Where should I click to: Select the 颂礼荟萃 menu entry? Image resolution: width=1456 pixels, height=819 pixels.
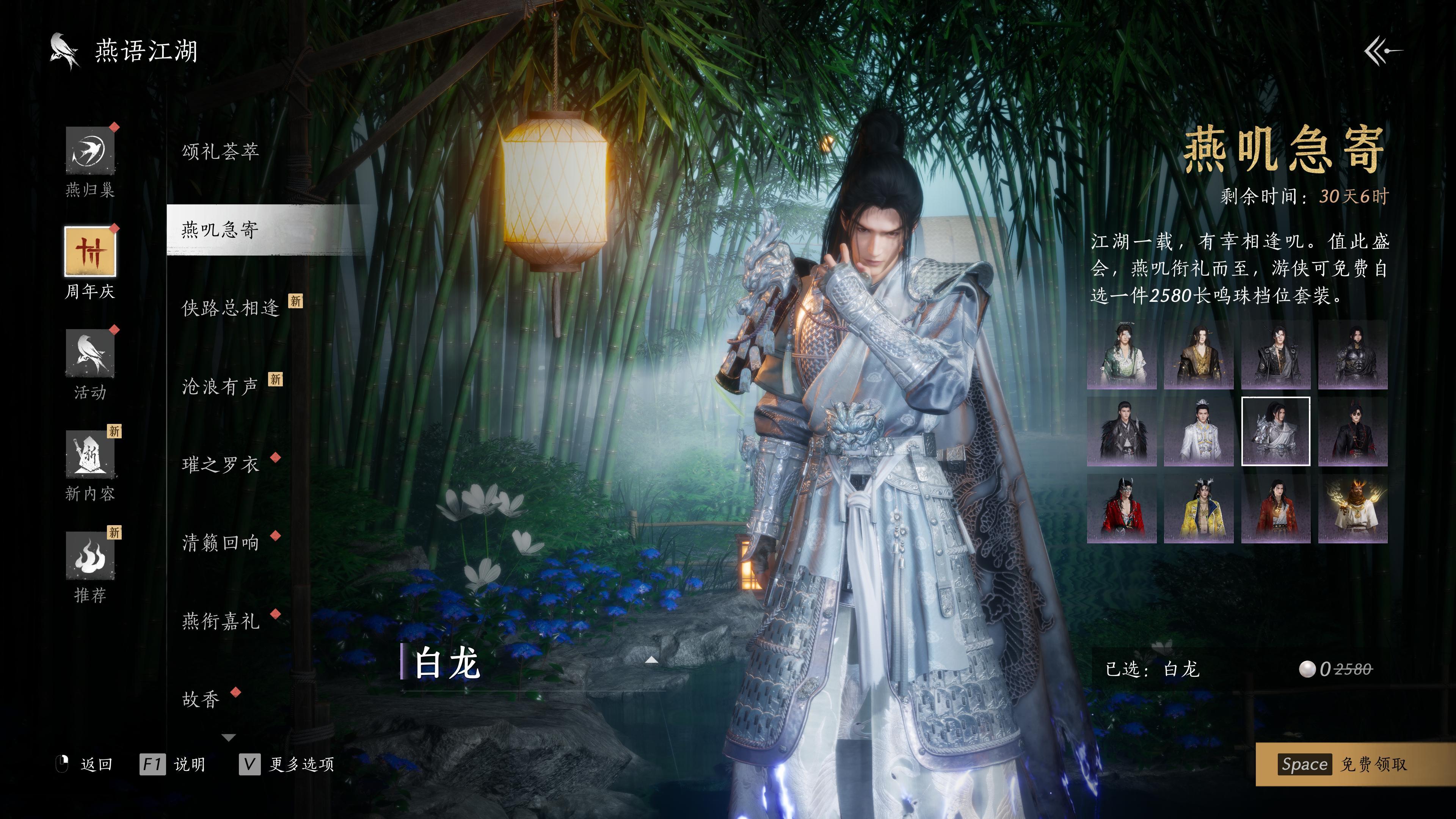pos(220,152)
